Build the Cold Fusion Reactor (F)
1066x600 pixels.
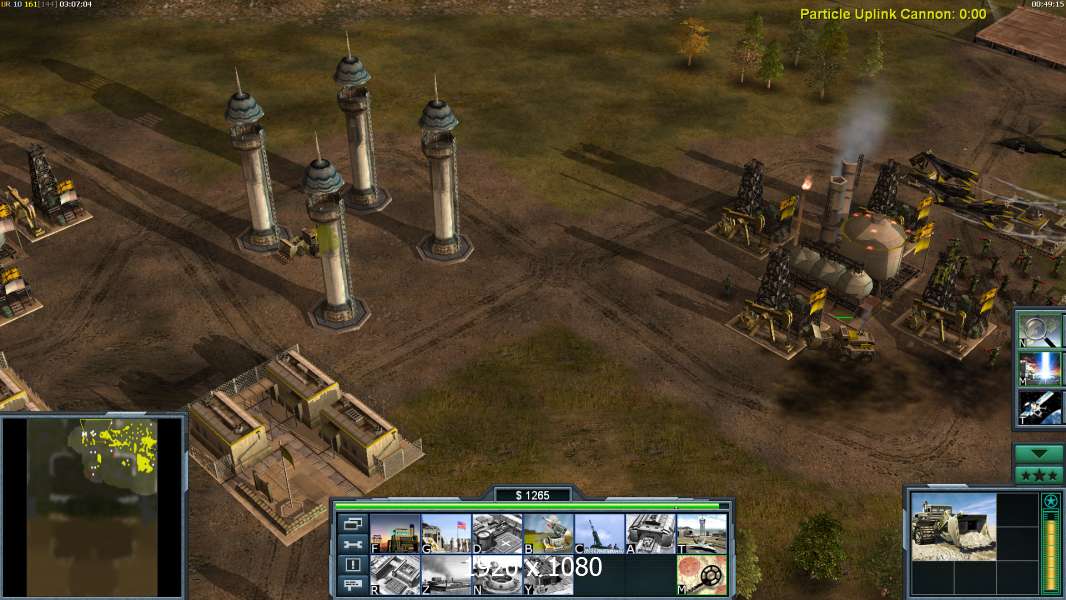pos(395,534)
